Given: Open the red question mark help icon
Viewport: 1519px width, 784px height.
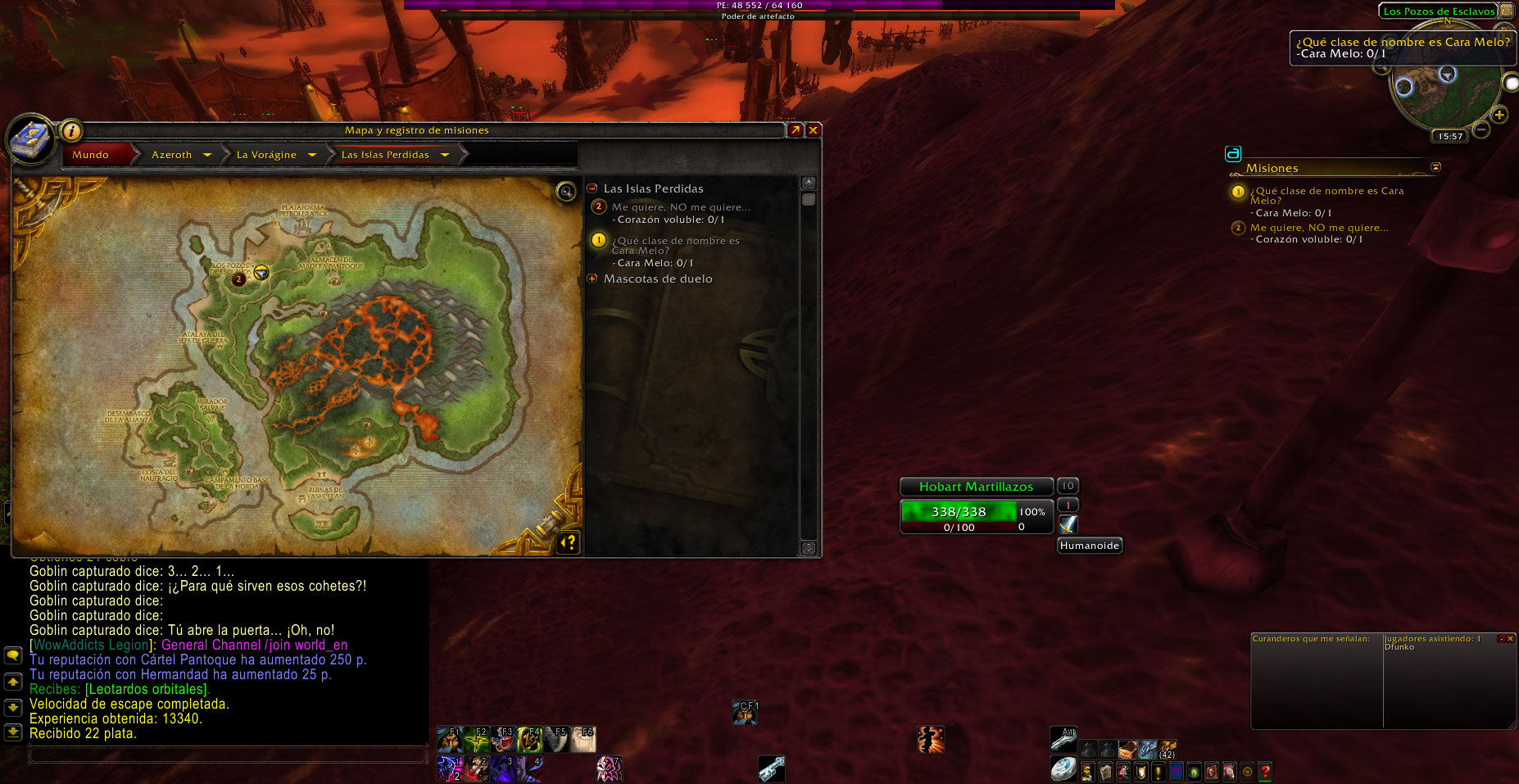Looking at the screenshot, I should point(1265,771).
